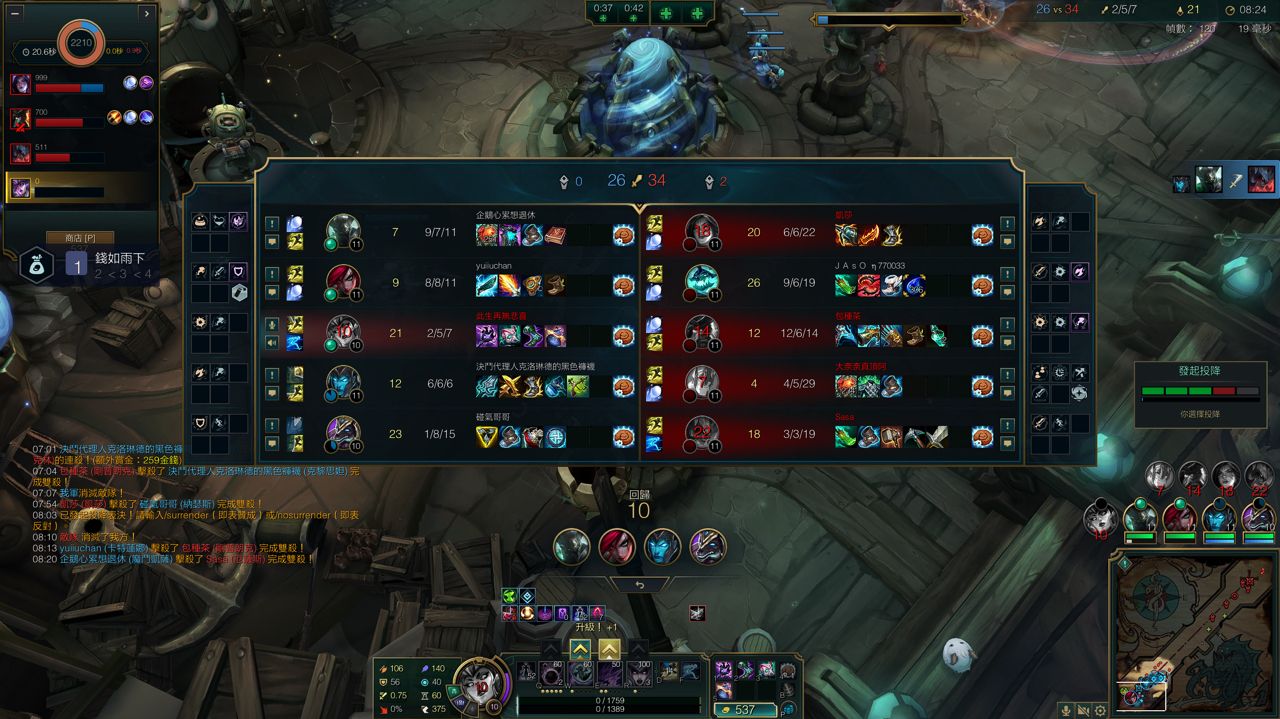This screenshot has height=719, width=1280.
Task: Spectate the red-haired ally champion portrait
Action: pos(617,547)
